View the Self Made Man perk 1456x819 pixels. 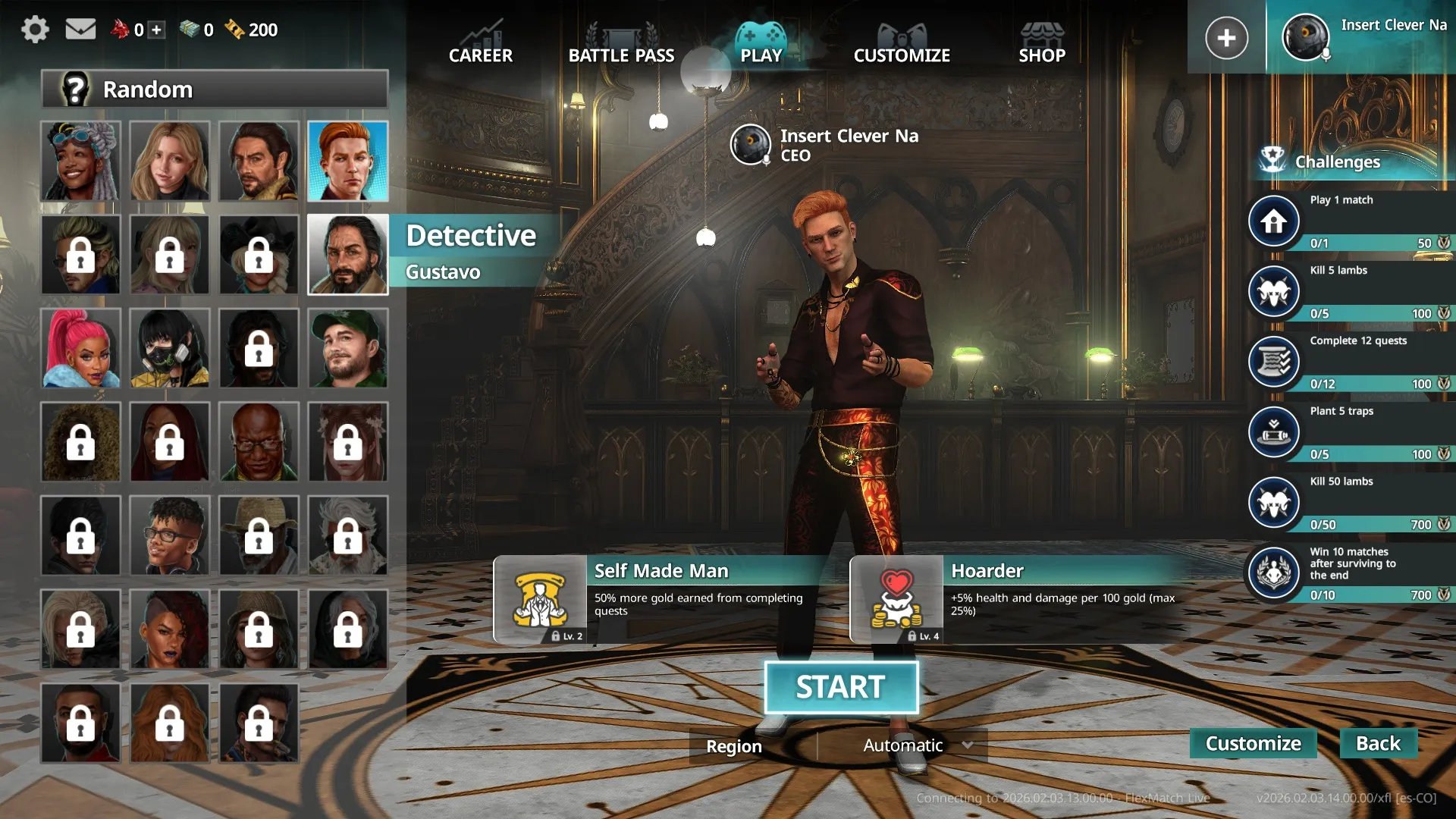click(540, 599)
